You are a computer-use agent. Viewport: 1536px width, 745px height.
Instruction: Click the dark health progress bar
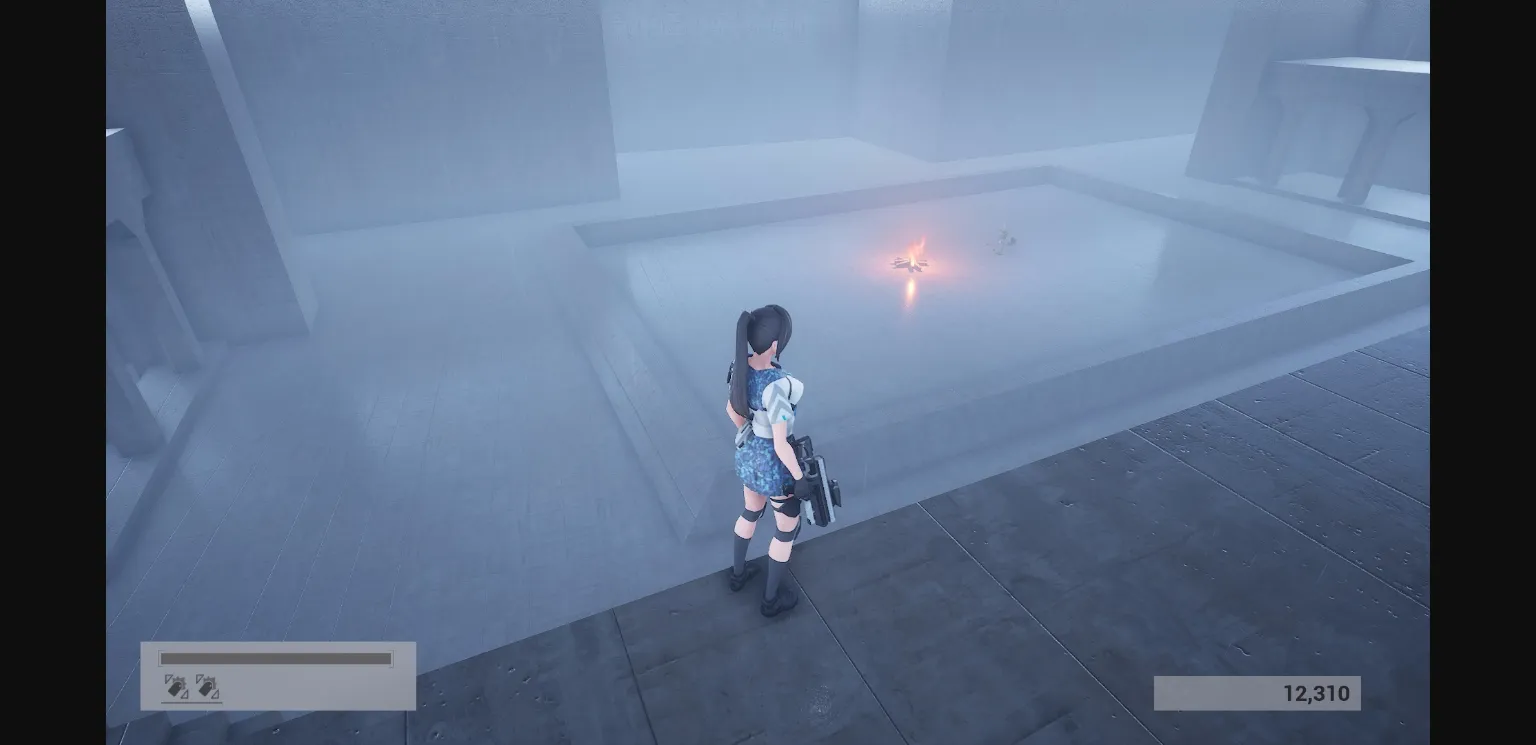tap(275, 659)
